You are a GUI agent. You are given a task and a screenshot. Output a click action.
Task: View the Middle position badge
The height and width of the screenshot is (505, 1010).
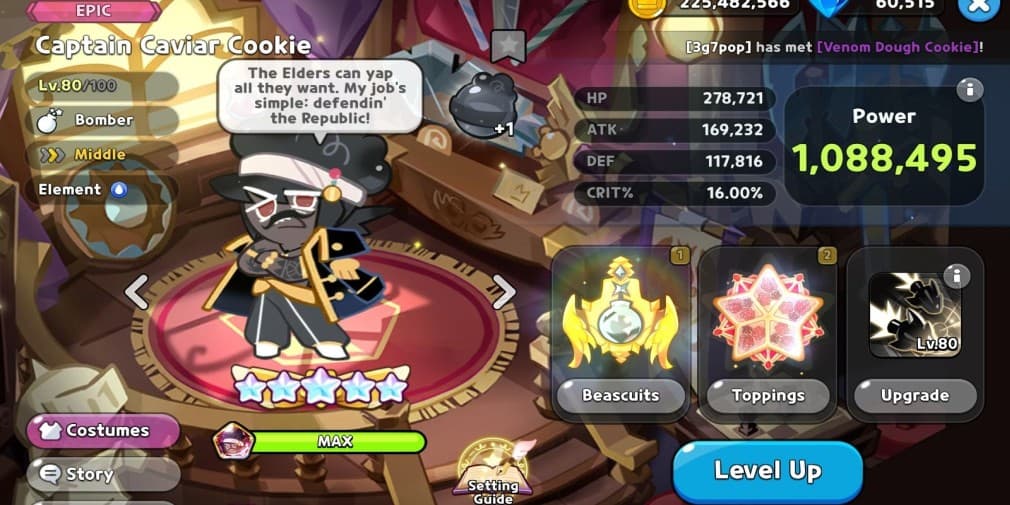(x=98, y=154)
